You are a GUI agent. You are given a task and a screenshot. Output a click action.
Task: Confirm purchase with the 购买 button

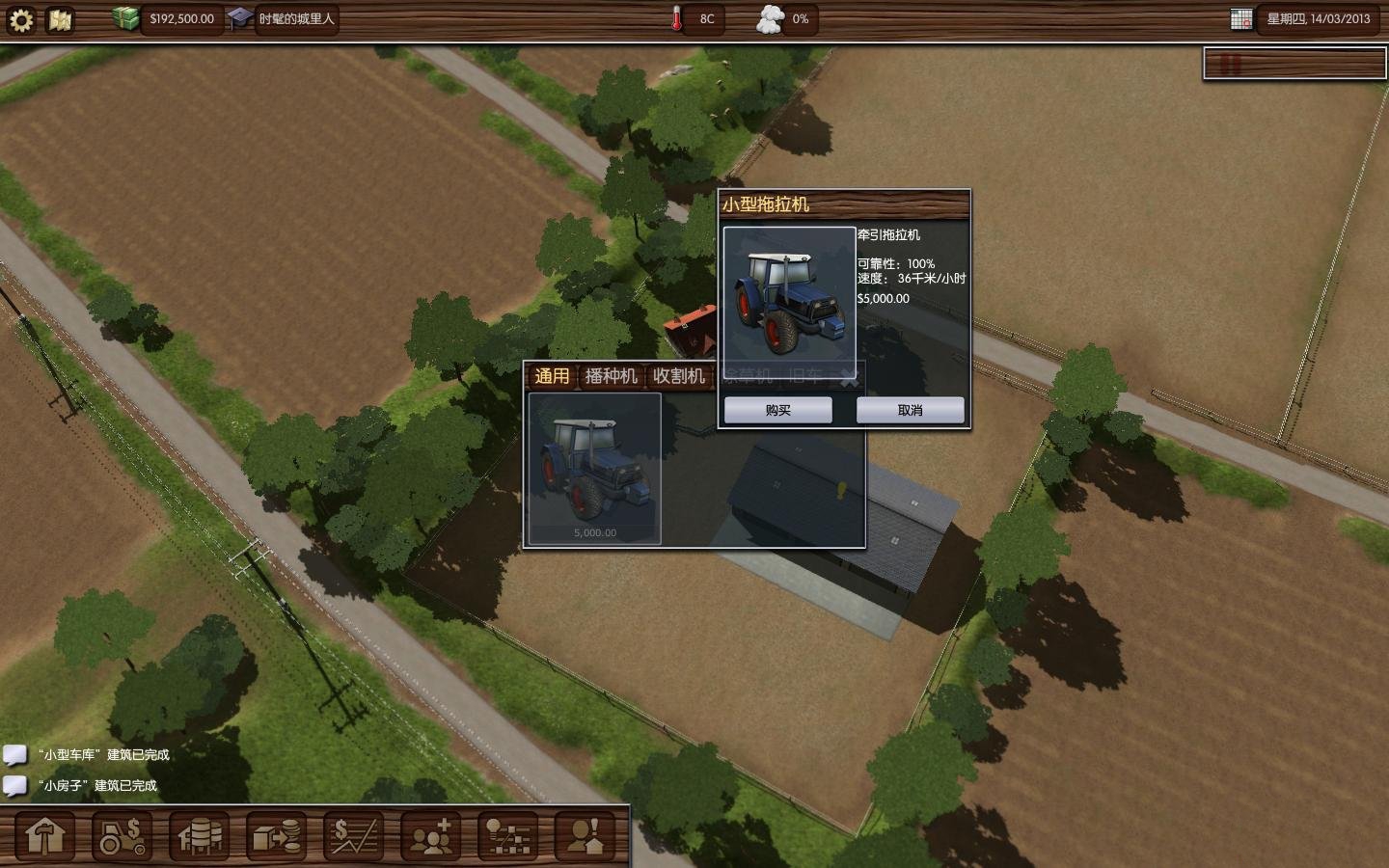777,410
